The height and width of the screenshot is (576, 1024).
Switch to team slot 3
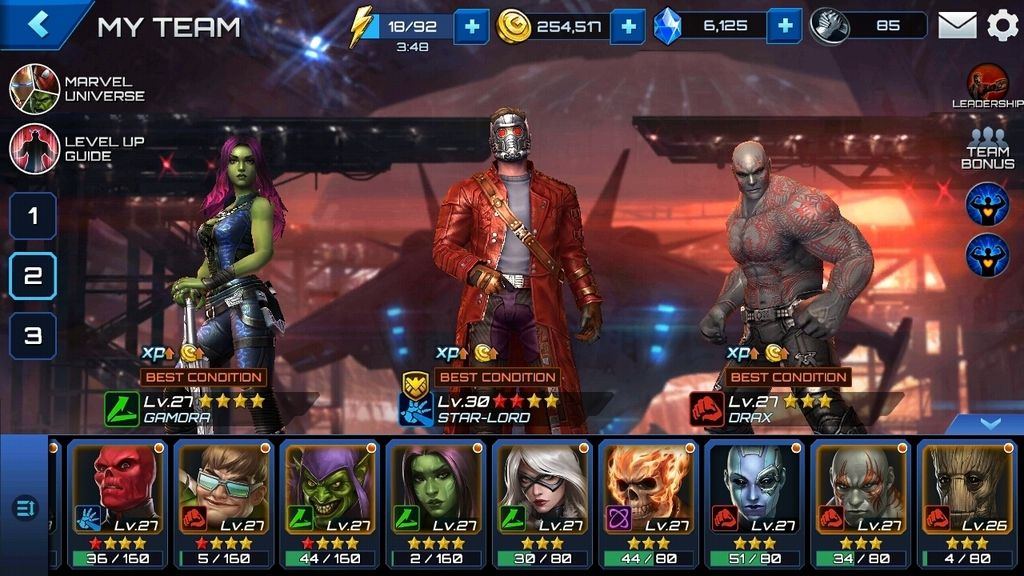33,336
